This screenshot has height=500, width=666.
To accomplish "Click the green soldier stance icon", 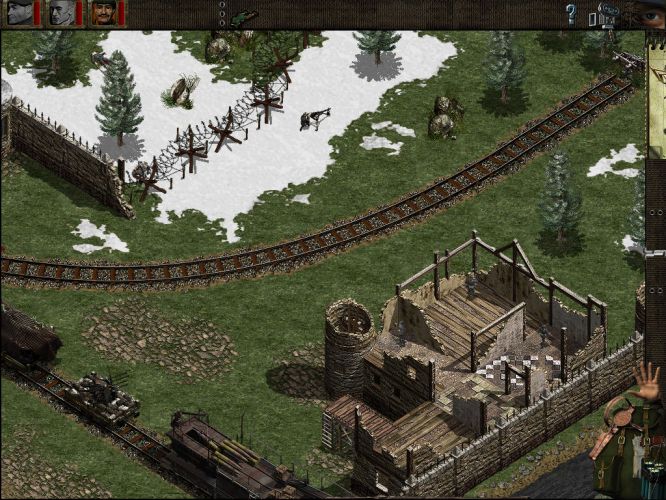I will click(x=243, y=17).
